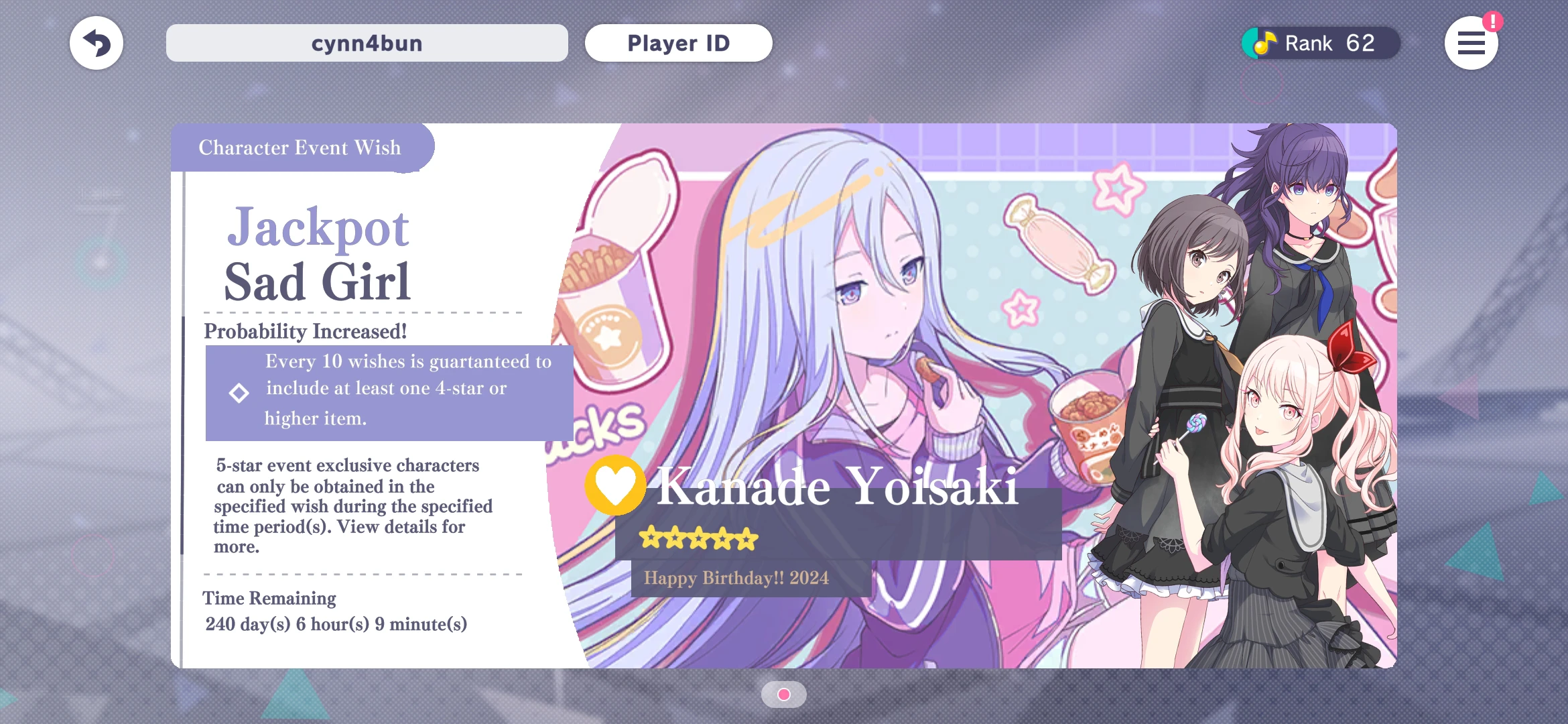Expand the Time Remaining countdown section

point(269,598)
